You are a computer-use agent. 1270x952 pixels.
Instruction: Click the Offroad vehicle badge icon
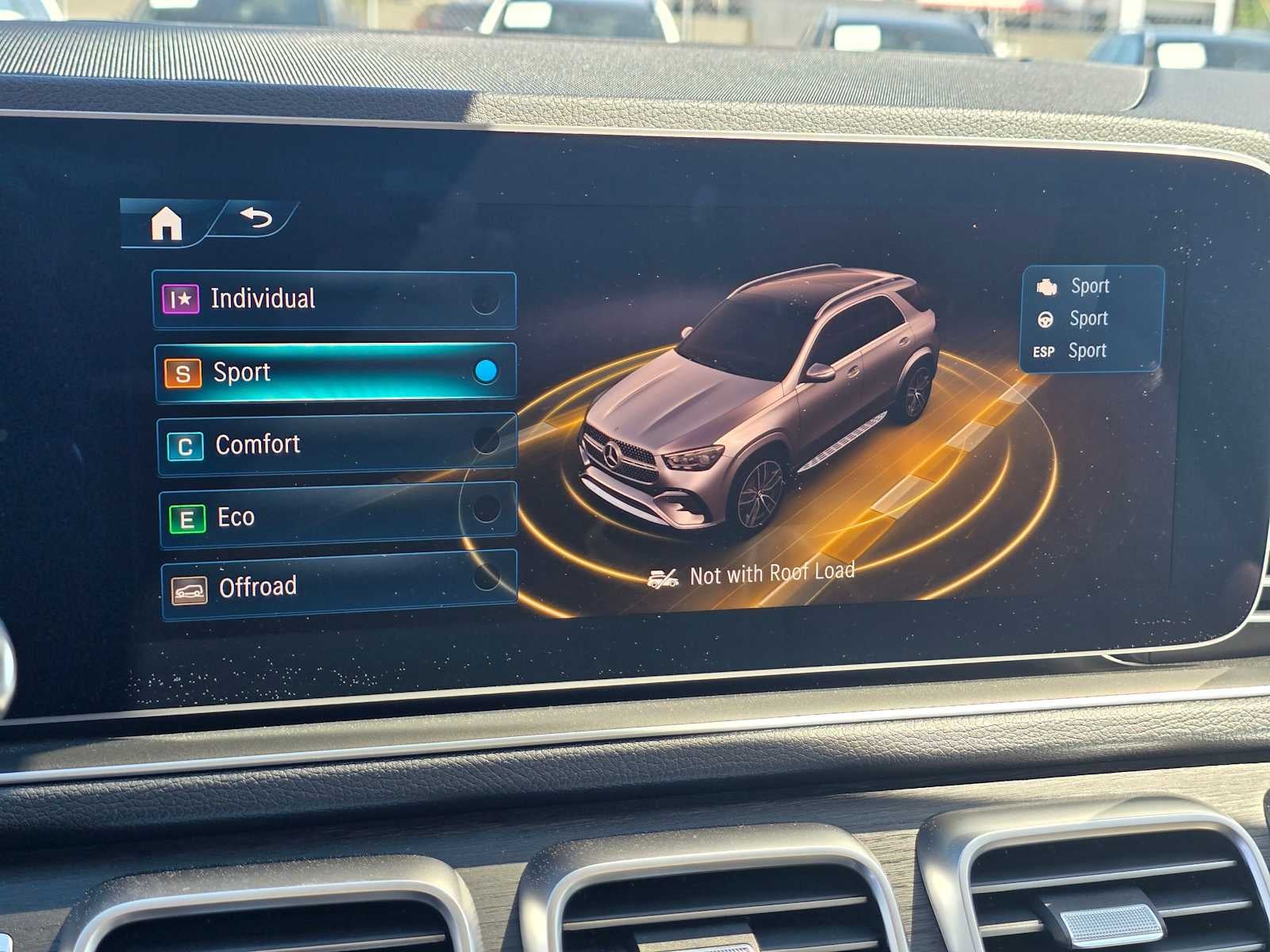click(189, 587)
